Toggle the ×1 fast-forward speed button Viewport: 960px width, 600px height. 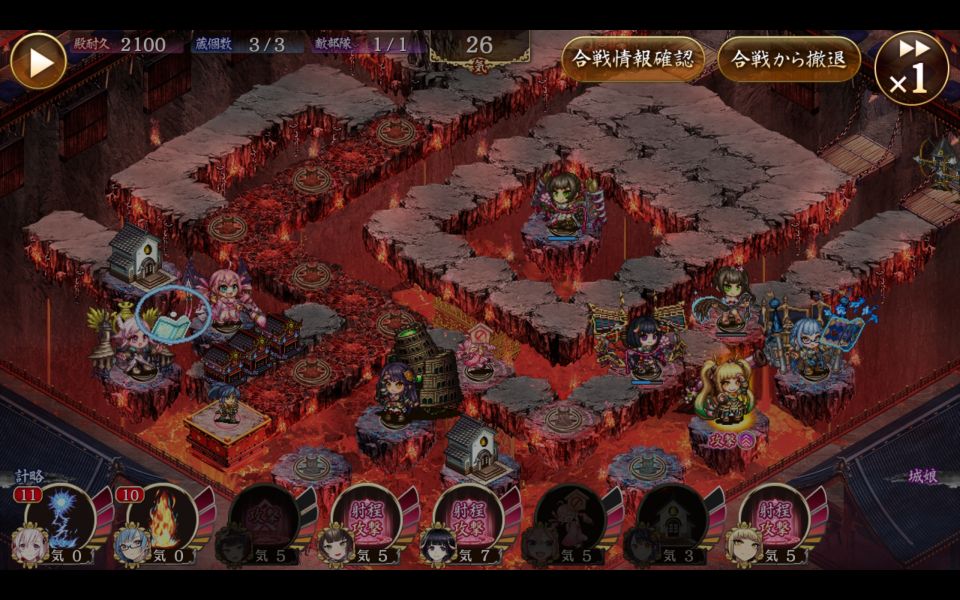(911, 68)
